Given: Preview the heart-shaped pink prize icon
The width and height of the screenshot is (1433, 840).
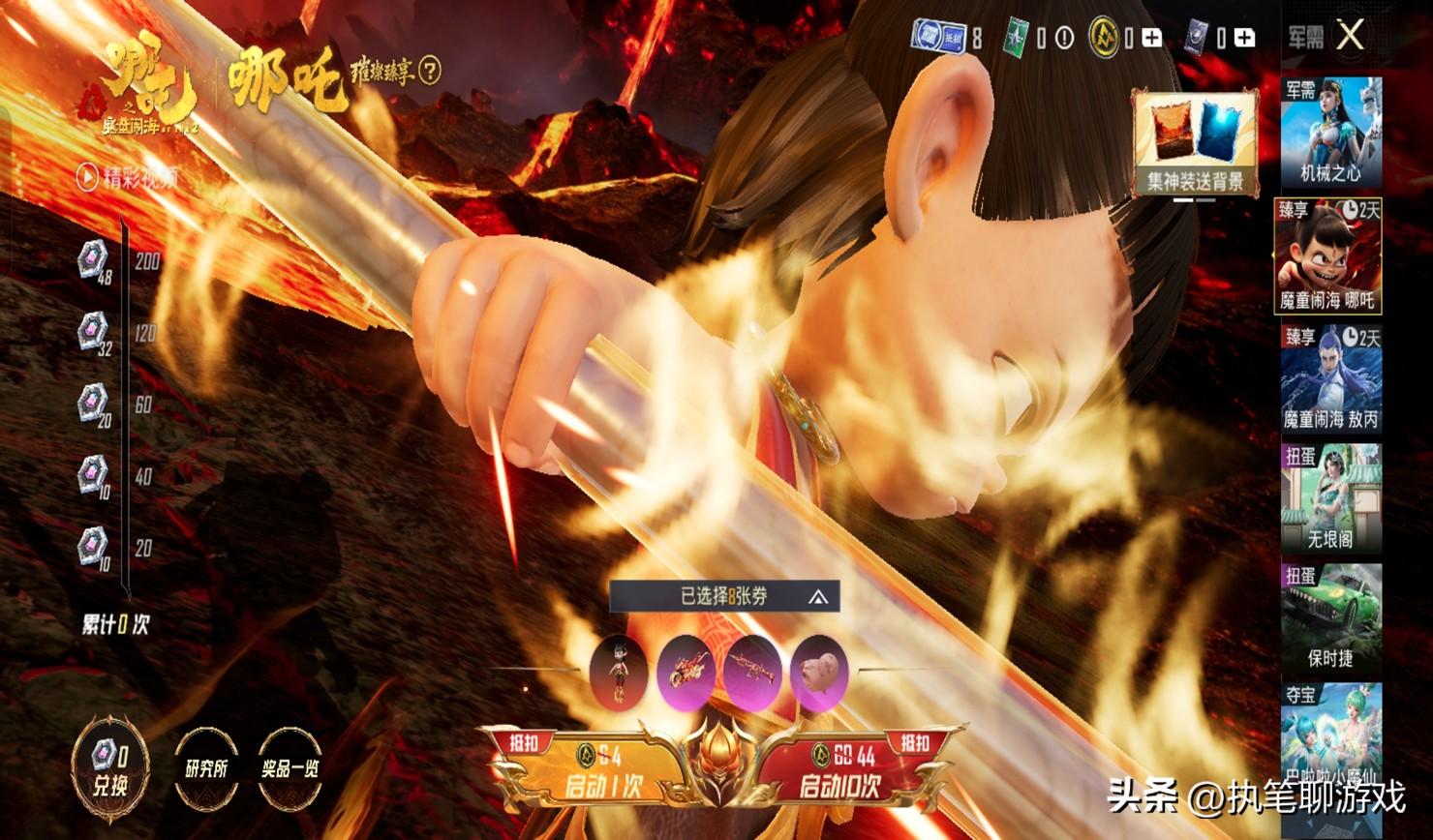Looking at the screenshot, I should [x=818, y=671].
